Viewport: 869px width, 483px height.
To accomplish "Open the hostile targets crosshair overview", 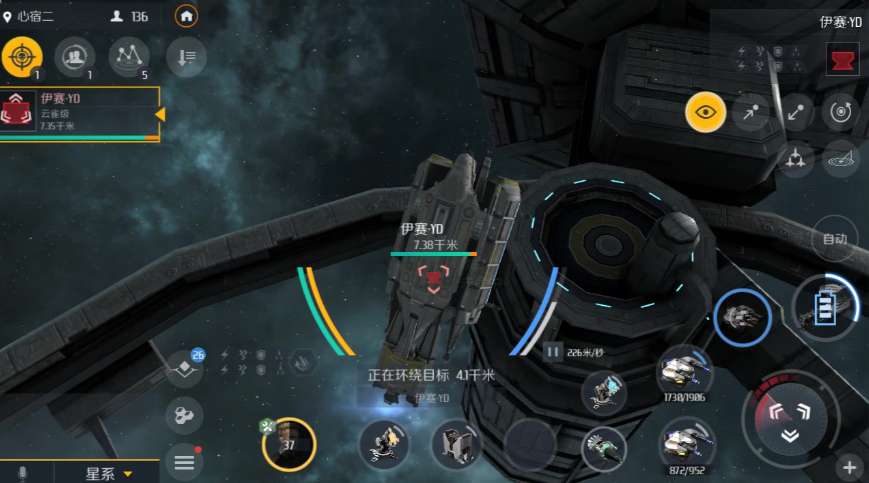I will point(20,56).
